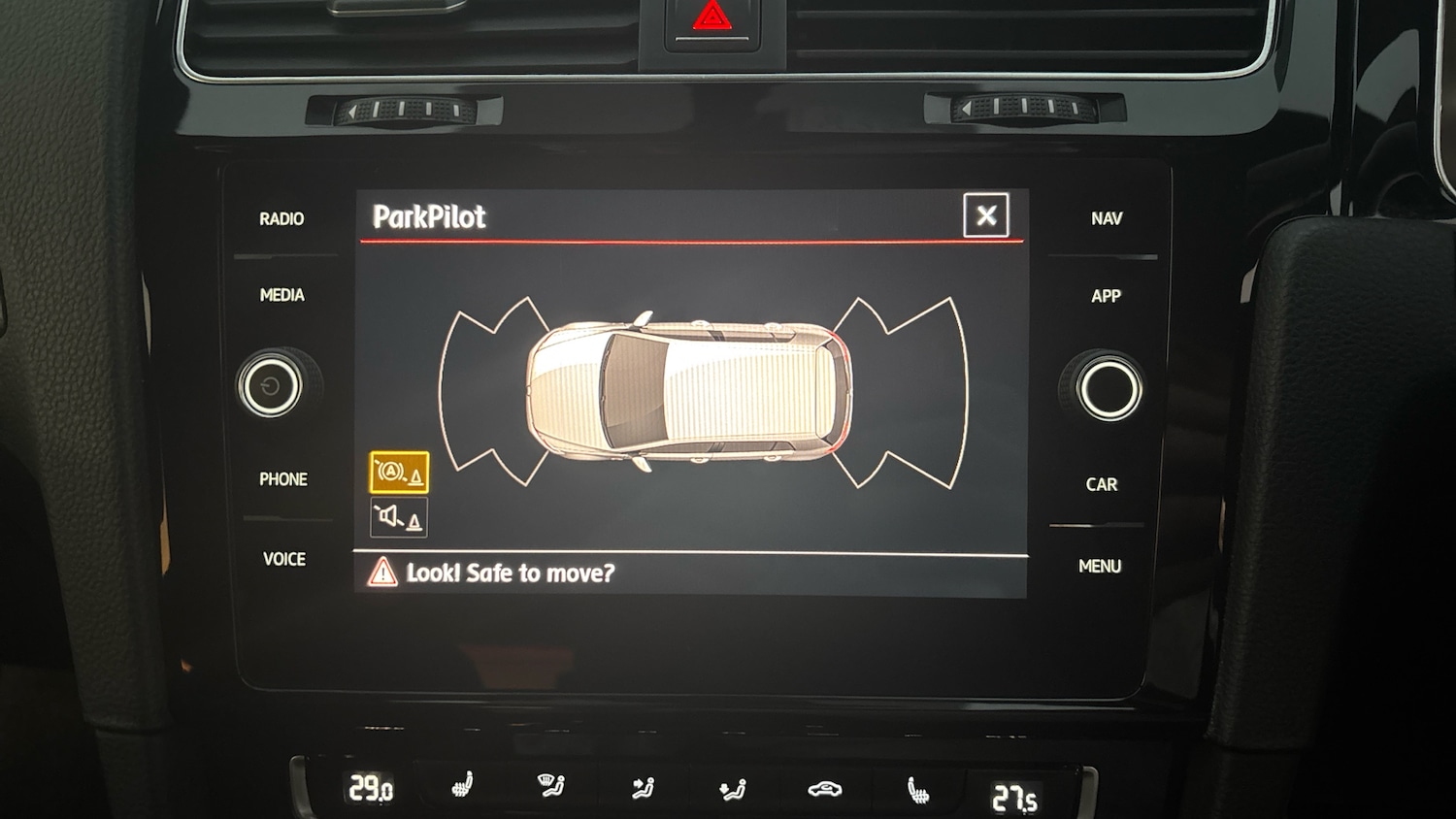Click the right rotary knob
The width and height of the screenshot is (1456, 819).
click(x=1109, y=386)
